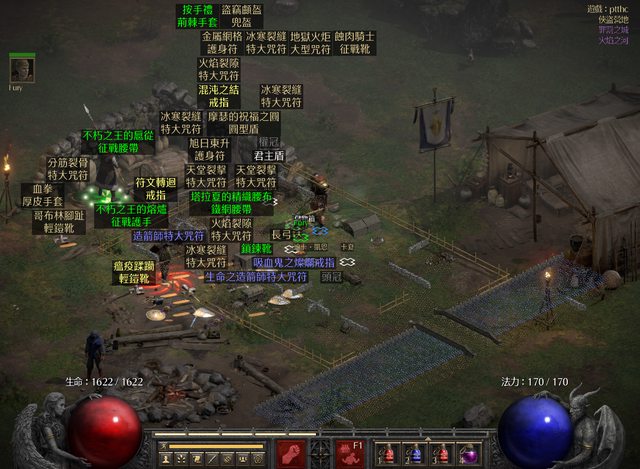Drink the blue mana potion in belt slot 2
Screen dimensions: 640x469
pos(415,454)
